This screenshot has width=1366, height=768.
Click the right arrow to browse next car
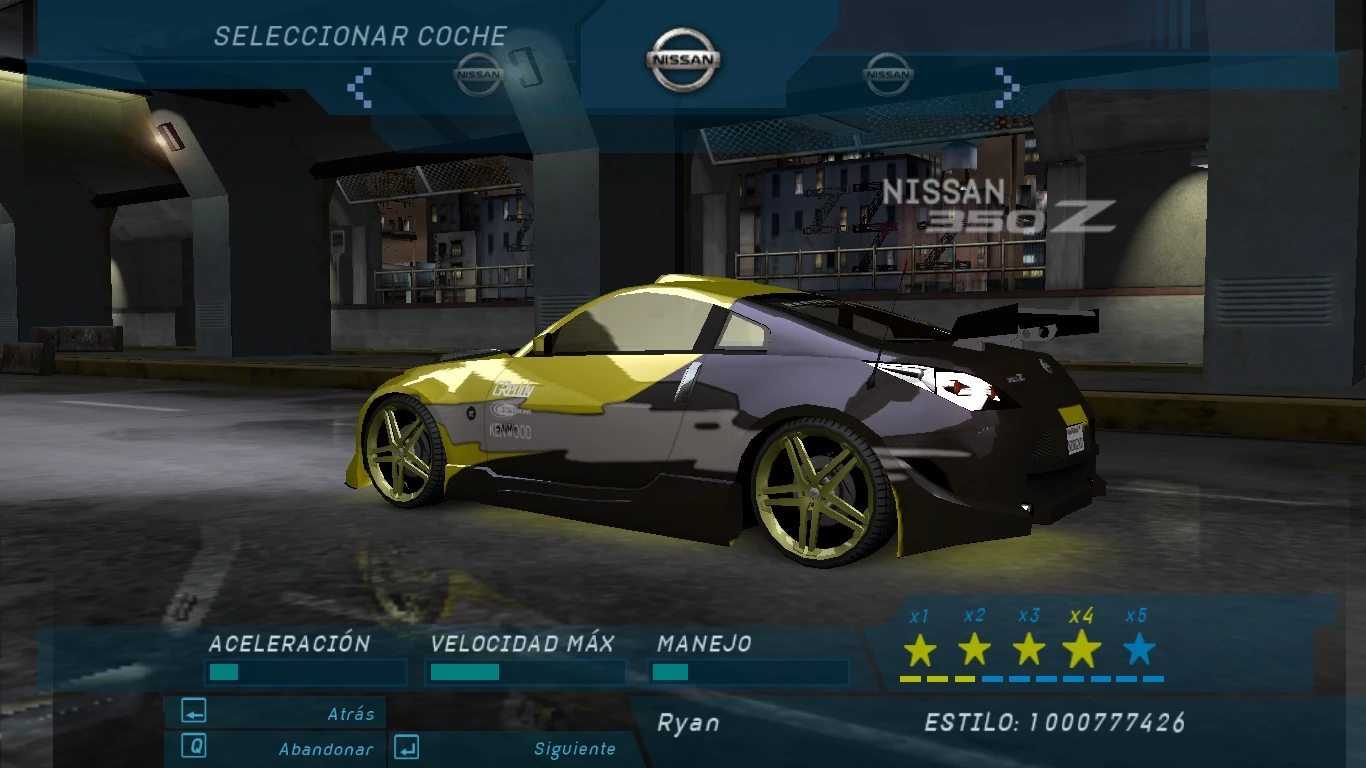click(1005, 85)
